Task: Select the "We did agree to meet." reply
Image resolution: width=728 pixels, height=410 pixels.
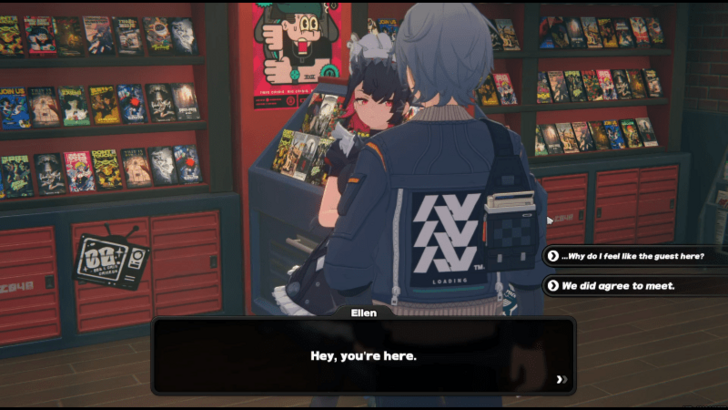Action: point(618,286)
